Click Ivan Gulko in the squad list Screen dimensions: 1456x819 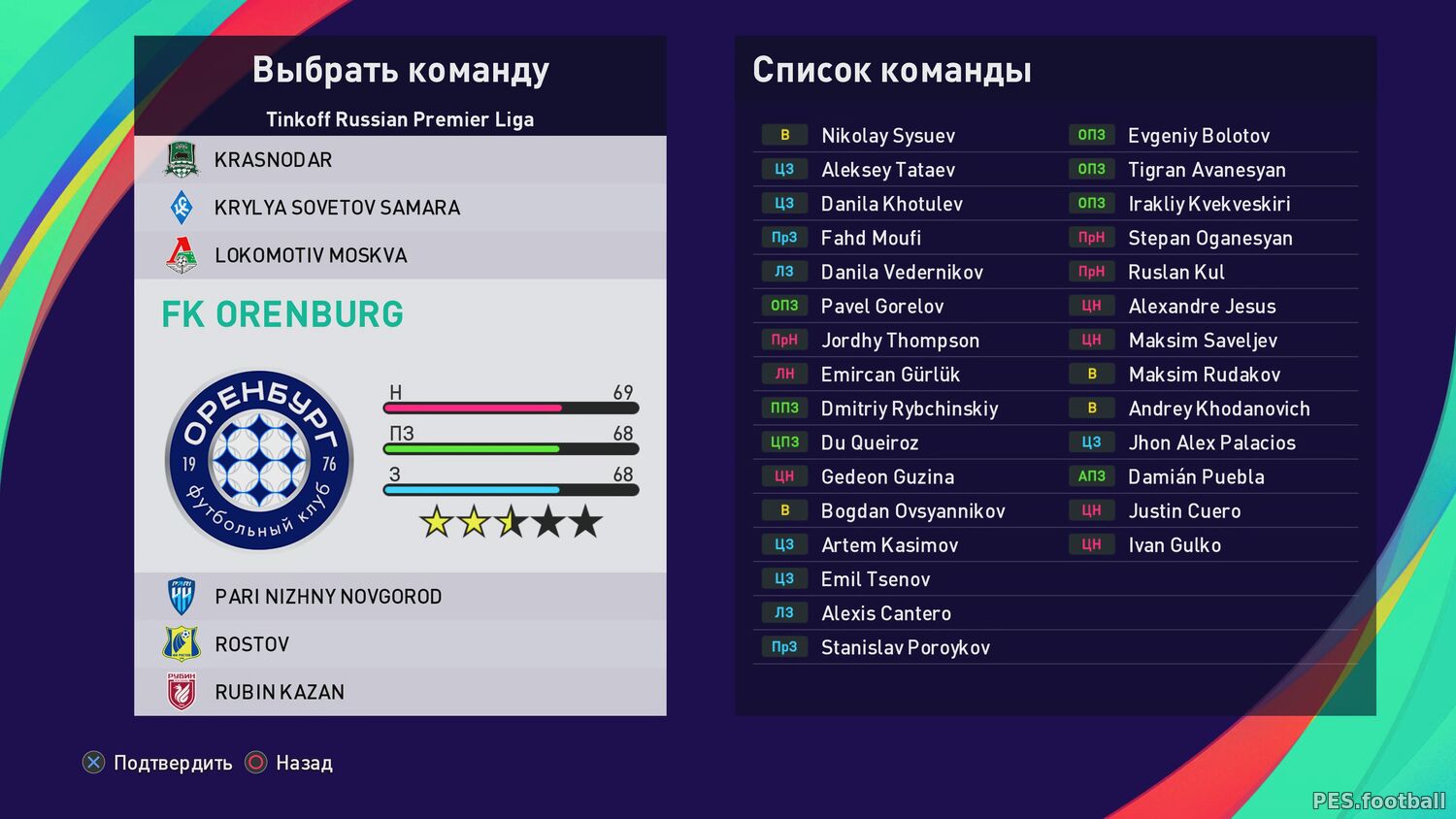tap(1175, 545)
